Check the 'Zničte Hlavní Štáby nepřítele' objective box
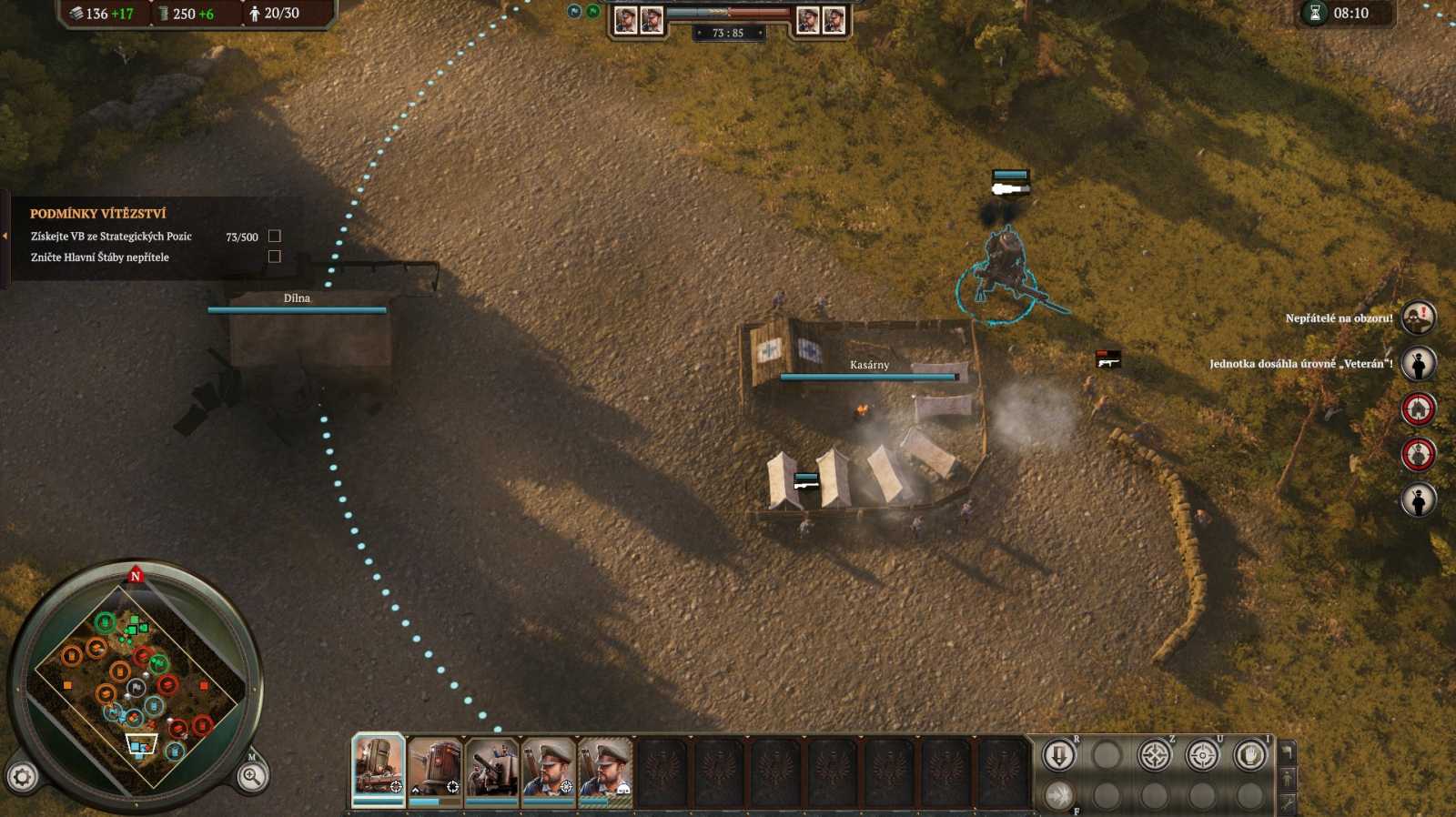The width and height of the screenshot is (1456, 817). pyautogui.click(x=275, y=257)
